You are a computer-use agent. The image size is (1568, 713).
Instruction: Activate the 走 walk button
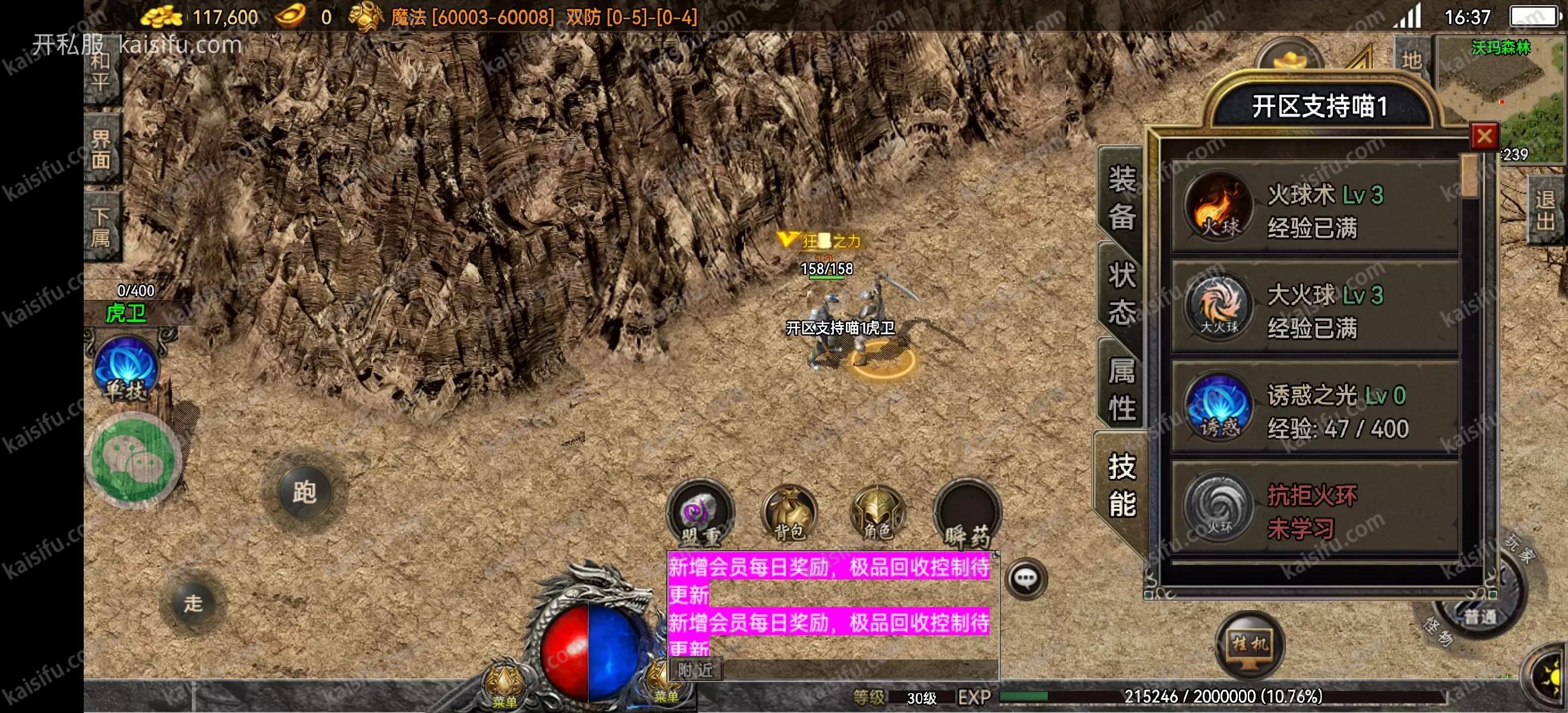tap(194, 603)
